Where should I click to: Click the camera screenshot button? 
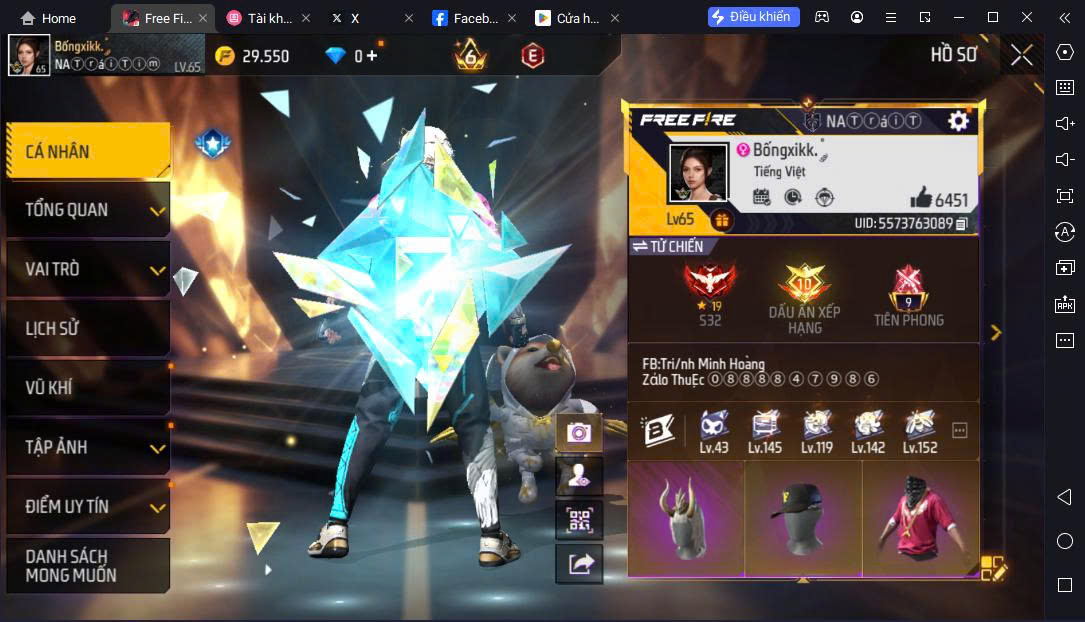tap(579, 433)
